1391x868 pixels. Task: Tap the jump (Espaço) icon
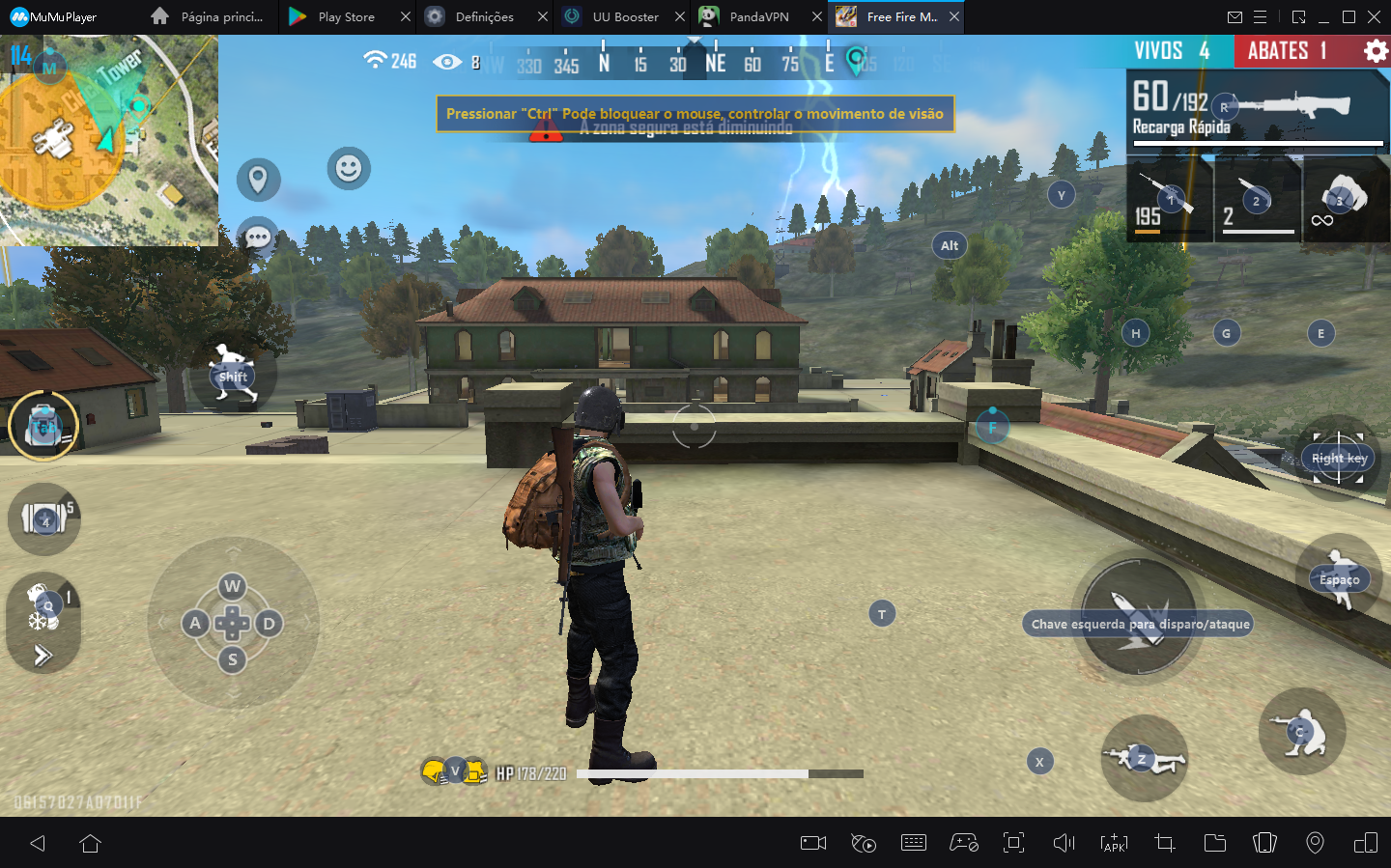click(1337, 578)
